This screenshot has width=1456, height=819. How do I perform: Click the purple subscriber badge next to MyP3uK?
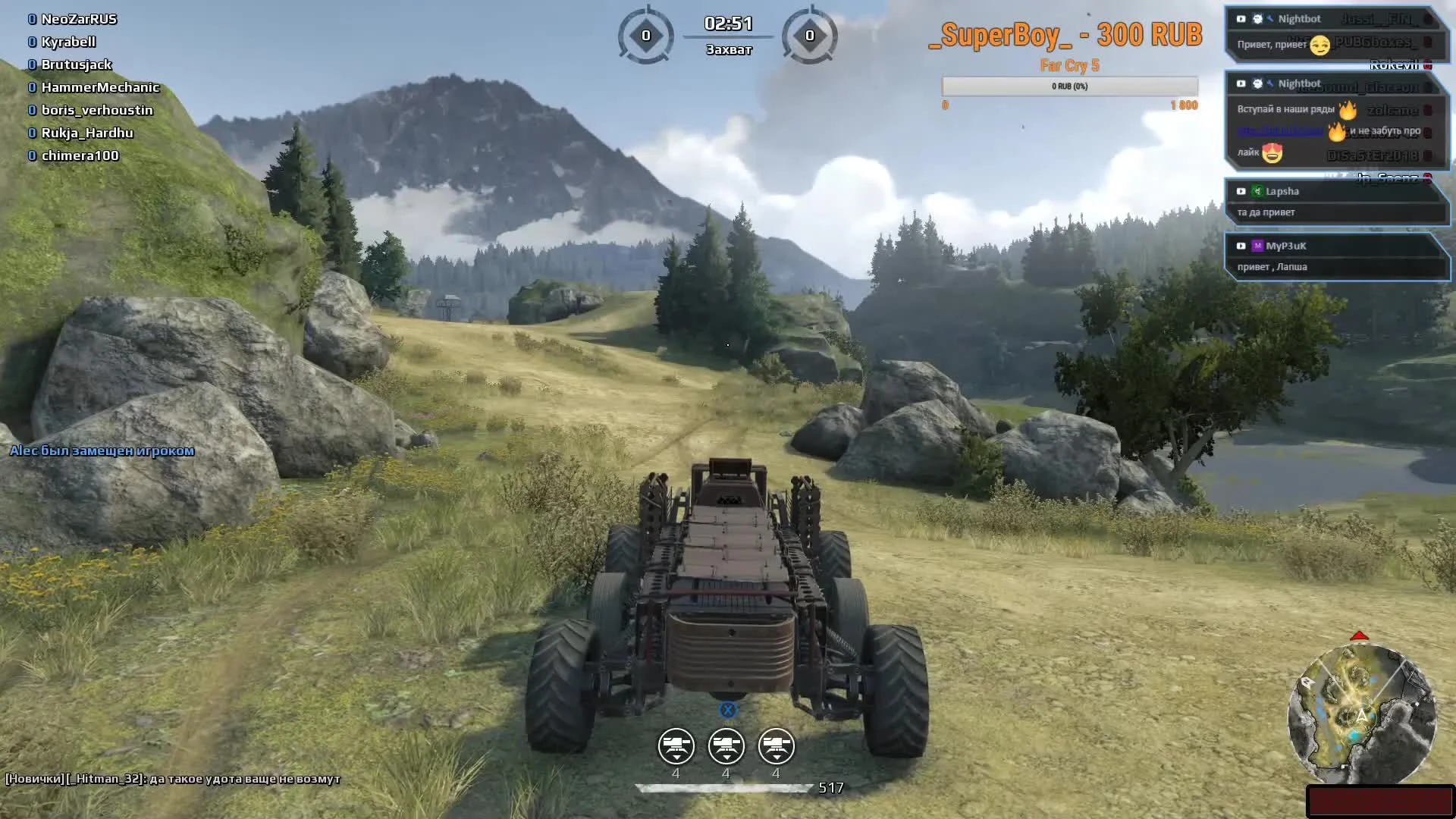pos(1259,246)
